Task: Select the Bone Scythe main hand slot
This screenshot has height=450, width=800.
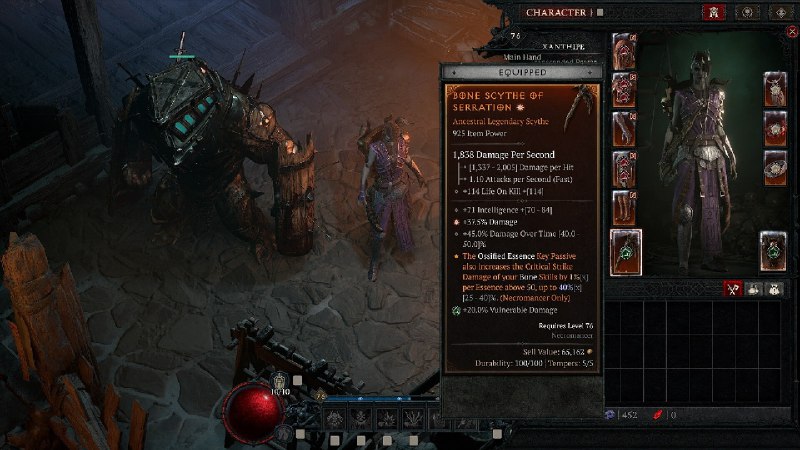Action: click(x=627, y=249)
